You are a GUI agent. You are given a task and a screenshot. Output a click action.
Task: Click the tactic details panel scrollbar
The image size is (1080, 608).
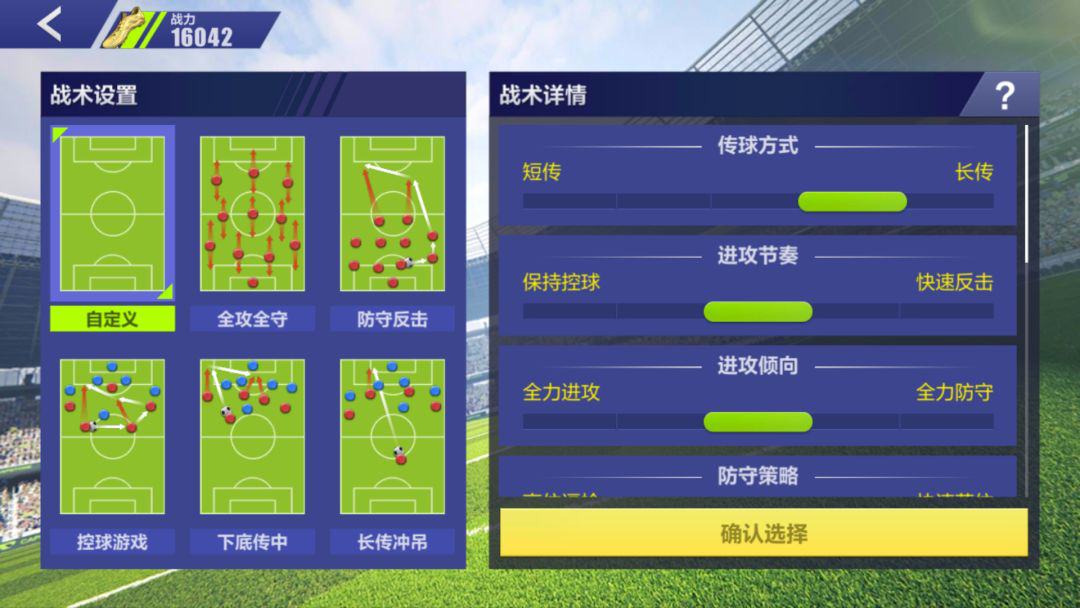(1027, 190)
